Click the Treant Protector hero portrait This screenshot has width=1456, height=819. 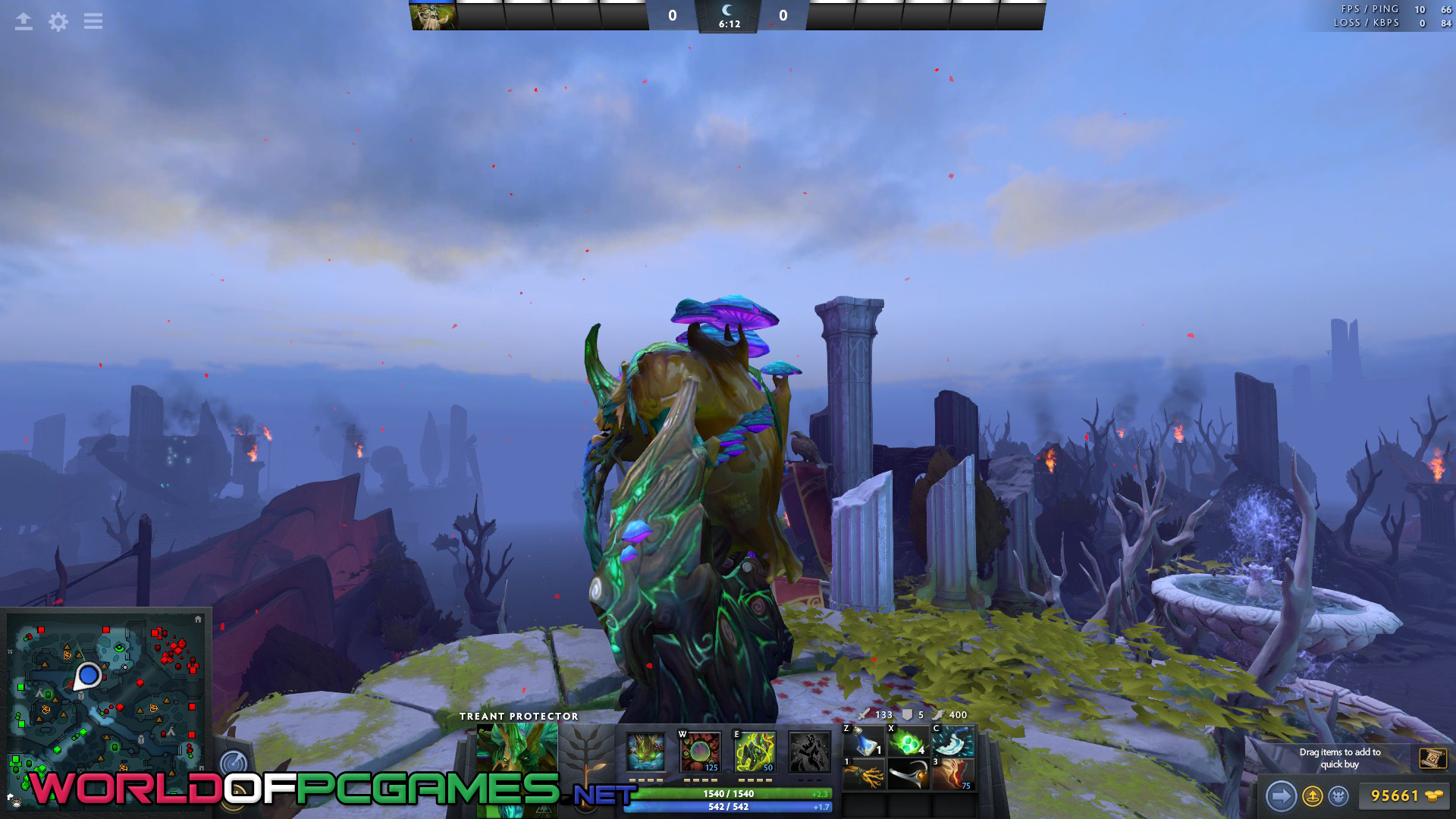click(516, 749)
